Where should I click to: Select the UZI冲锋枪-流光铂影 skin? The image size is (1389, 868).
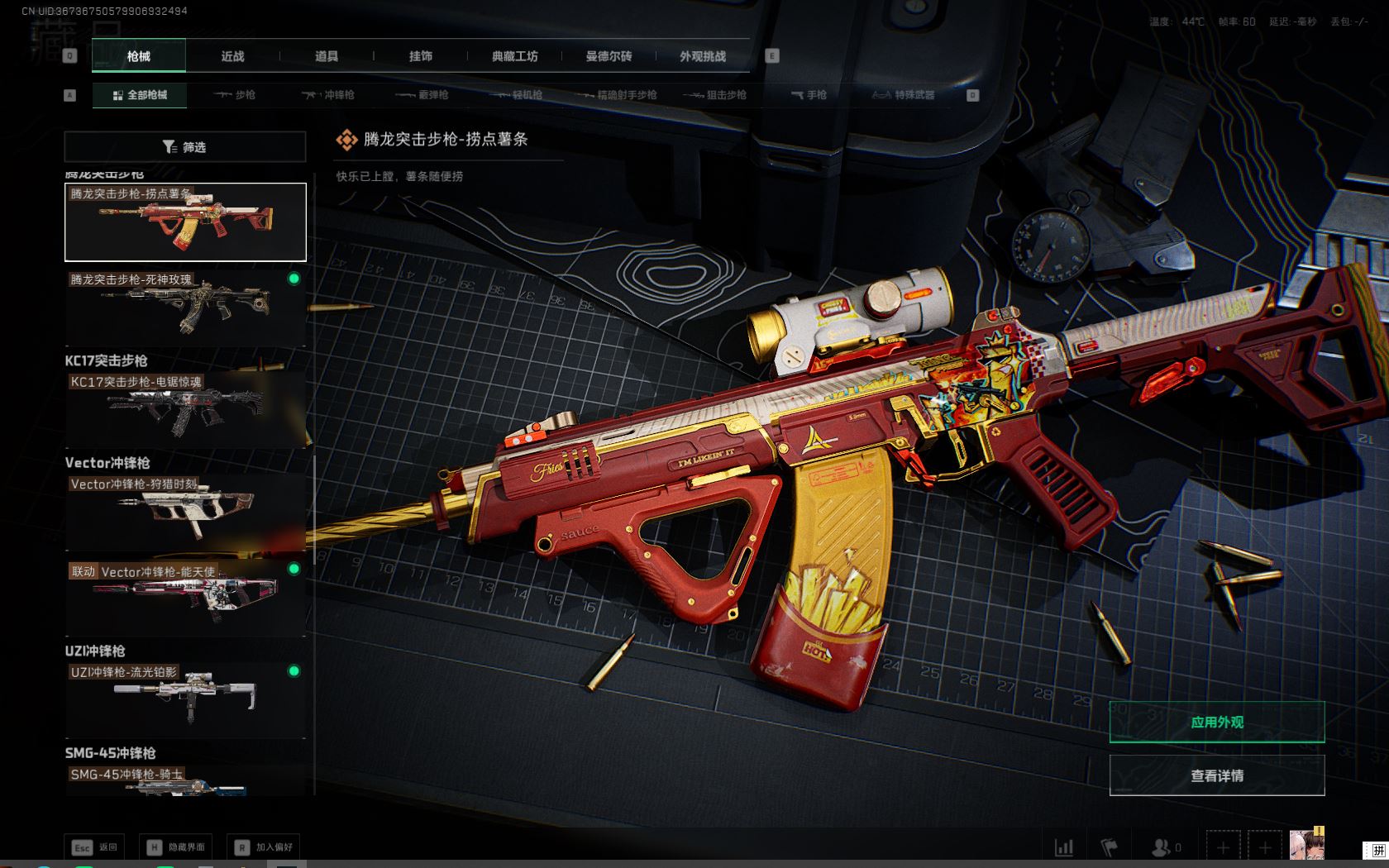185,699
